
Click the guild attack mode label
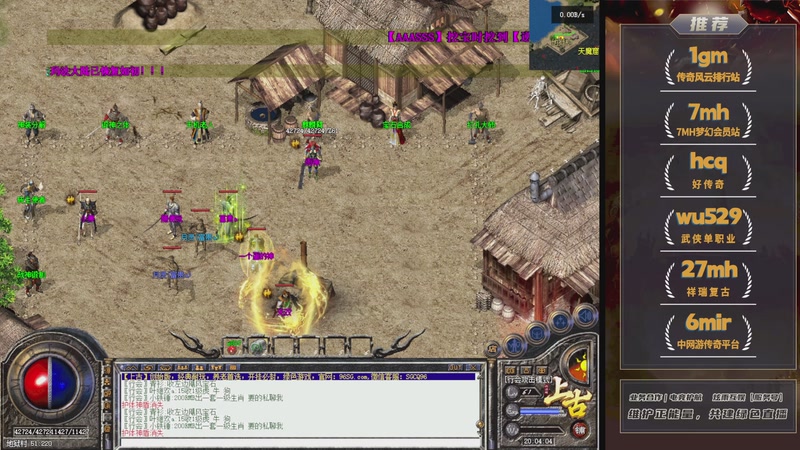pos(529,381)
